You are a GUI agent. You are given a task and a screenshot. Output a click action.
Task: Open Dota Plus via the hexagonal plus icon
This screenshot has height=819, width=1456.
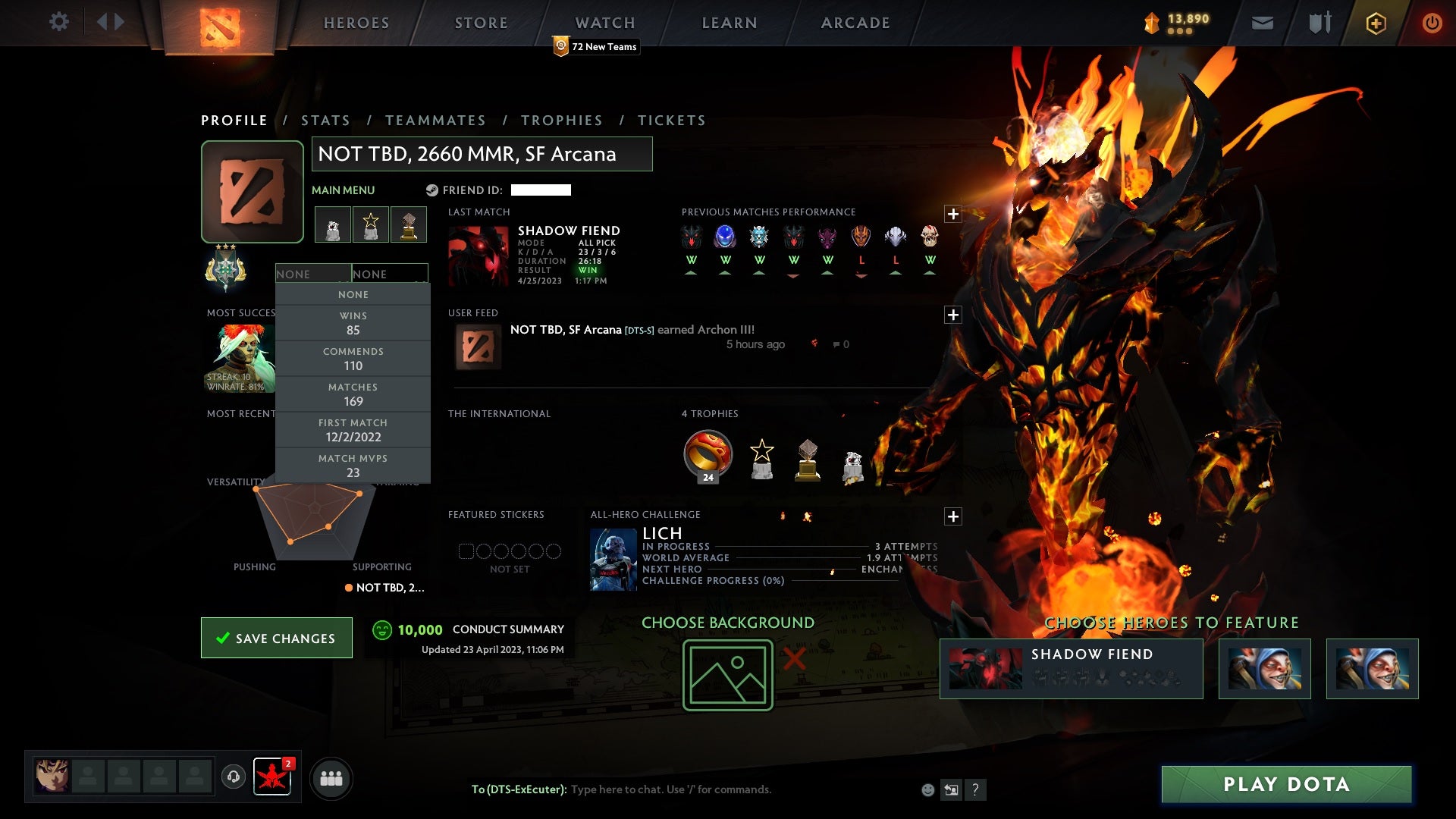(1375, 23)
